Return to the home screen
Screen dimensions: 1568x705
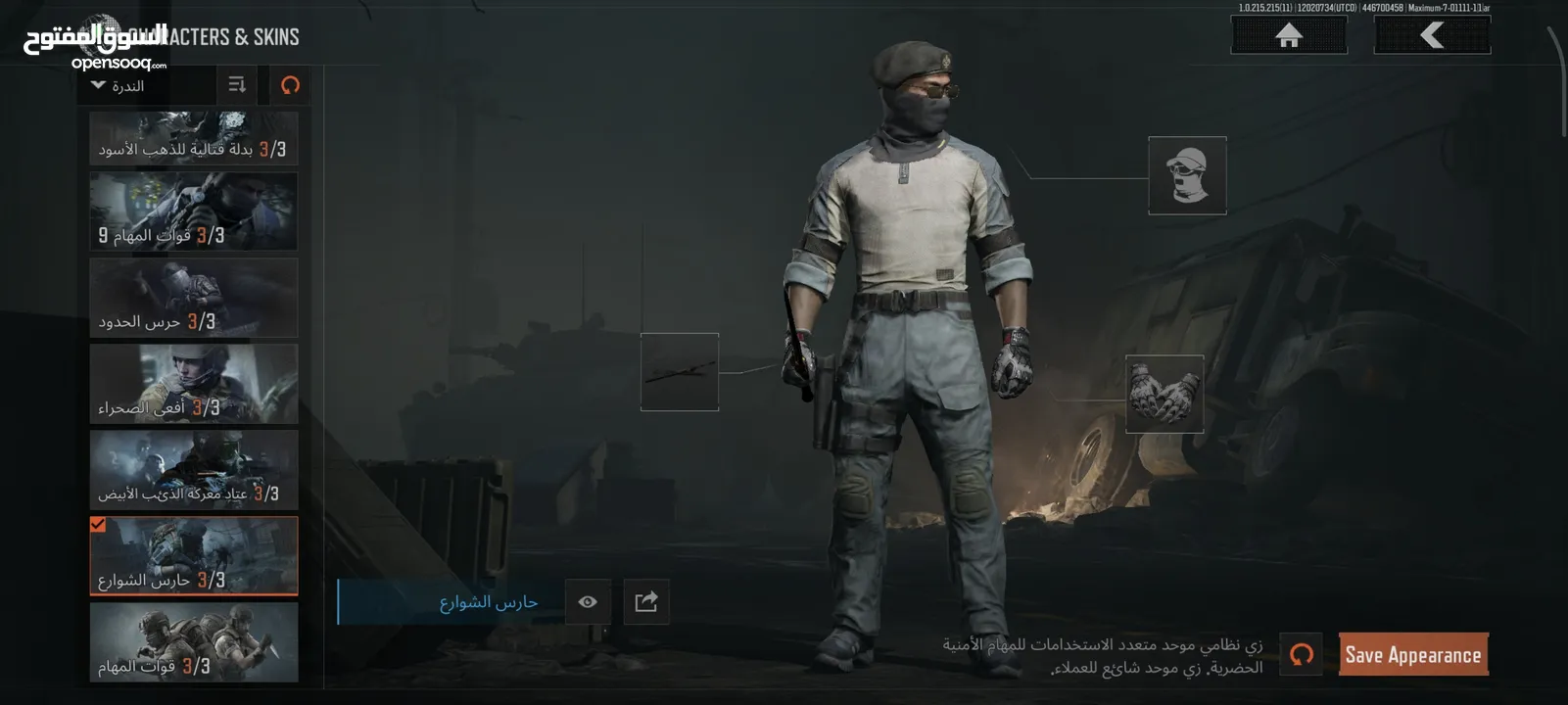point(1288,35)
